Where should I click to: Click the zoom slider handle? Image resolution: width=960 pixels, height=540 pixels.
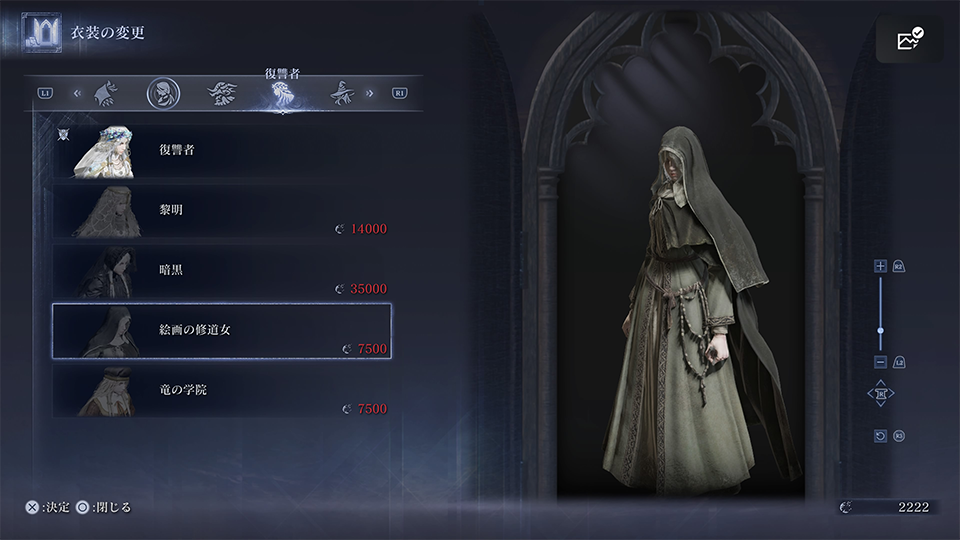(880, 330)
